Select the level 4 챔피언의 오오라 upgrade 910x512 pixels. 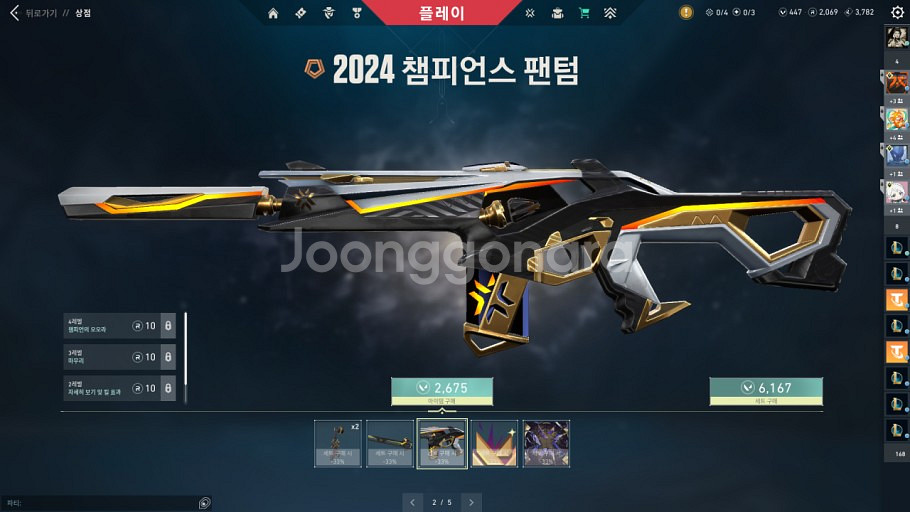coord(119,326)
